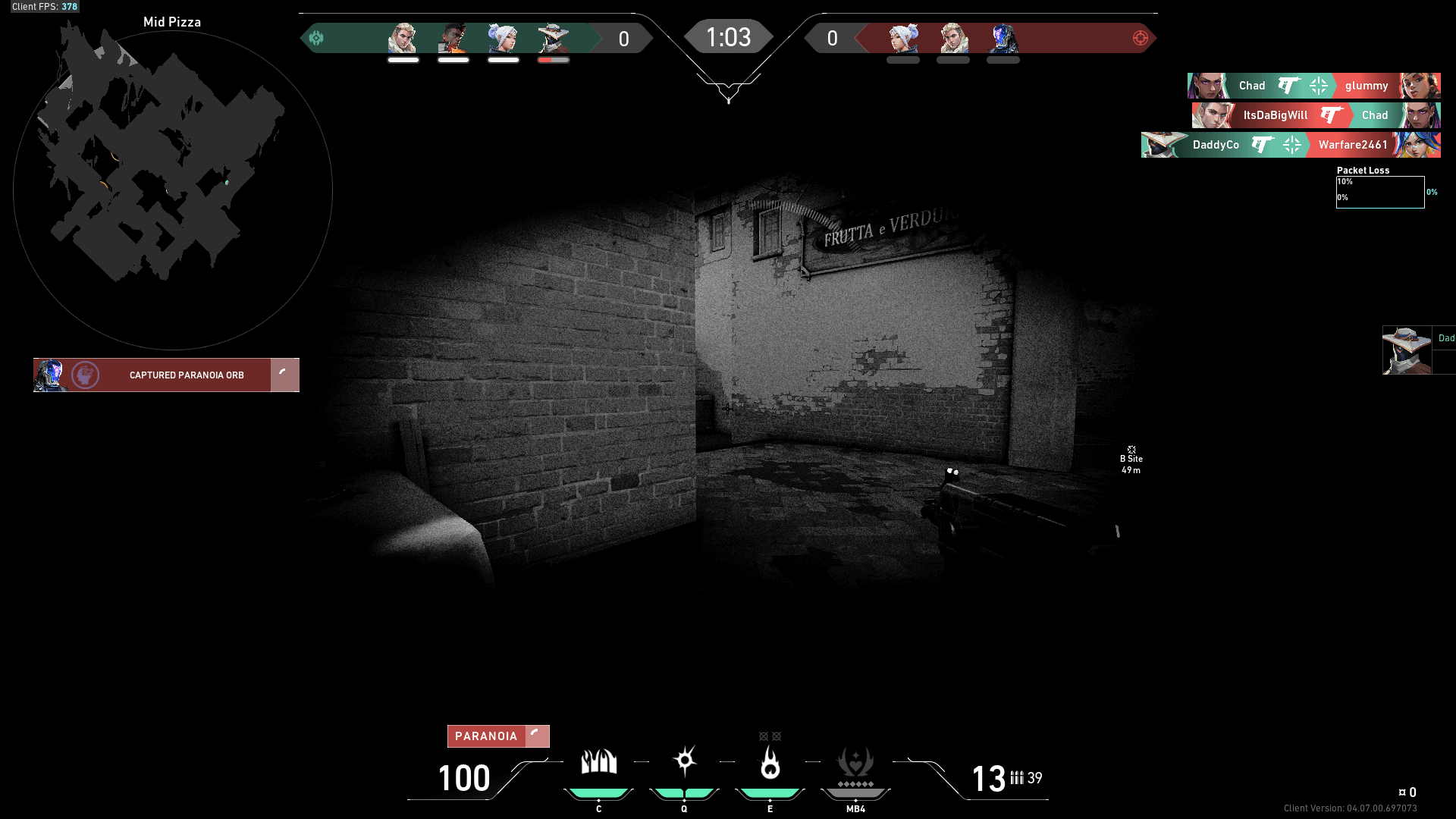Select Omen portrait on the red team
The width and height of the screenshot is (1456, 819).
tap(1003, 38)
